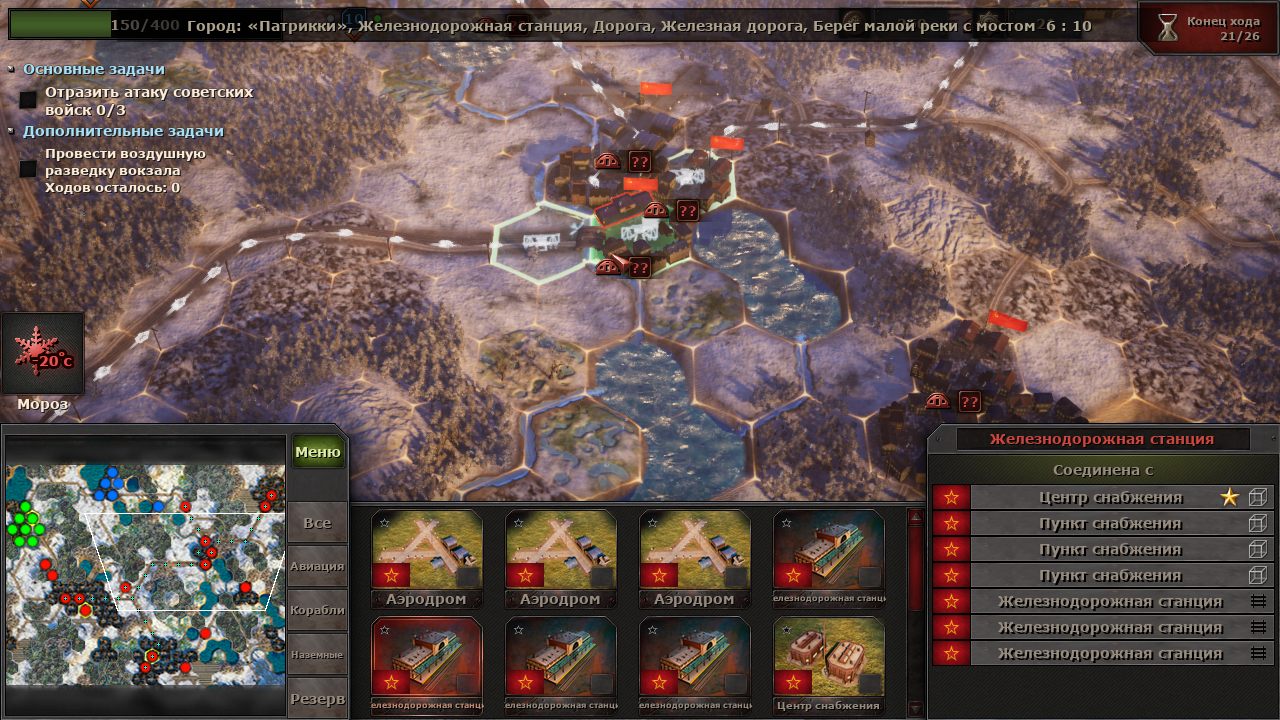Select the Отразить атаку советских войск objective

[148, 100]
